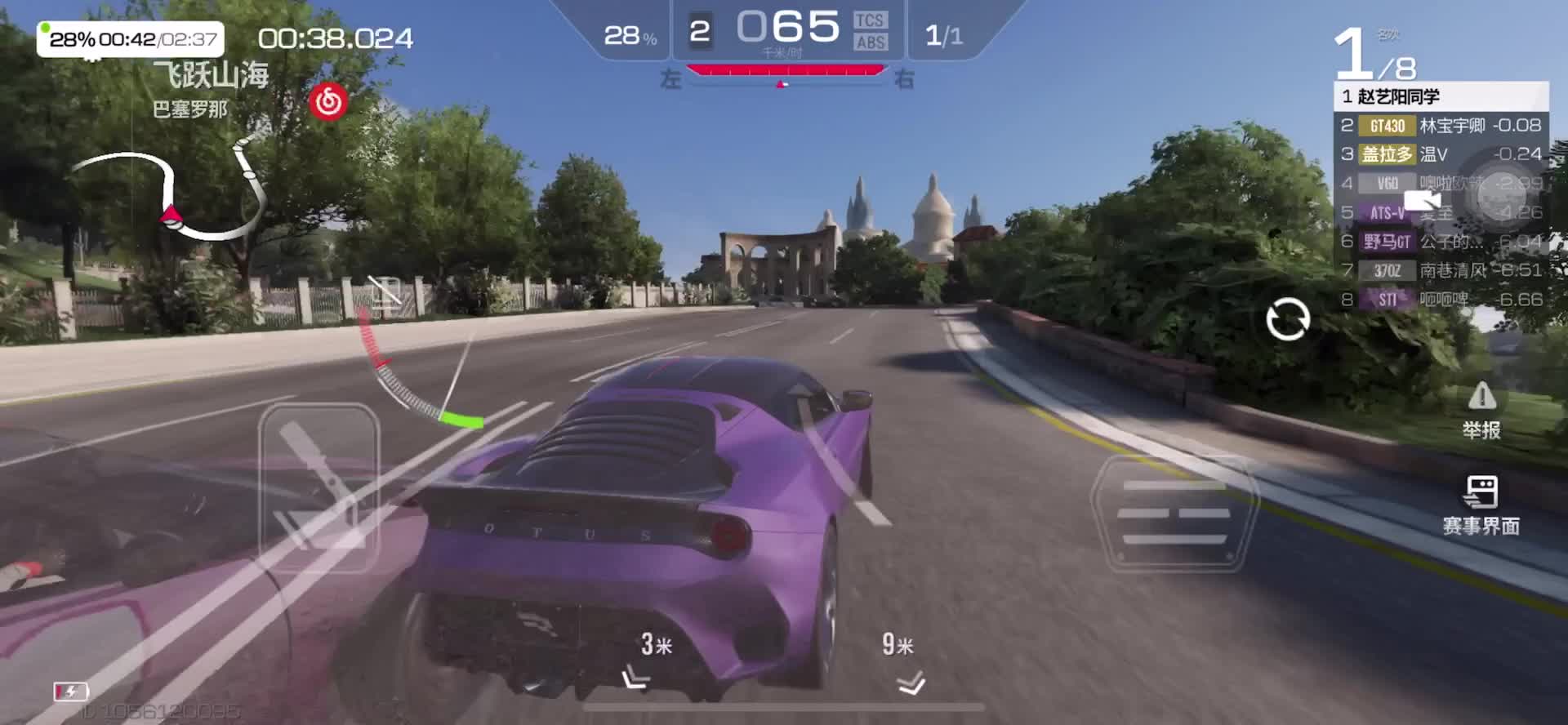This screenshot has width=1568, height=725.
Task: Select leaderboard row for 赵艺阳同学
Action: pyautogui.click(x=1441, y=96)
